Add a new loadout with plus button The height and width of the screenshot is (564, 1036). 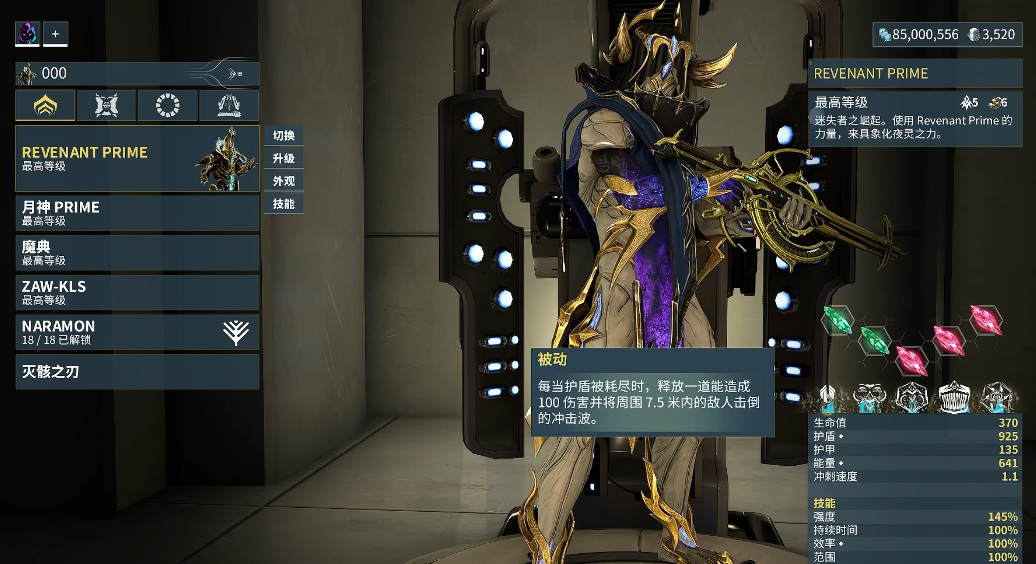pyautogui.click(x=55, y=34)
